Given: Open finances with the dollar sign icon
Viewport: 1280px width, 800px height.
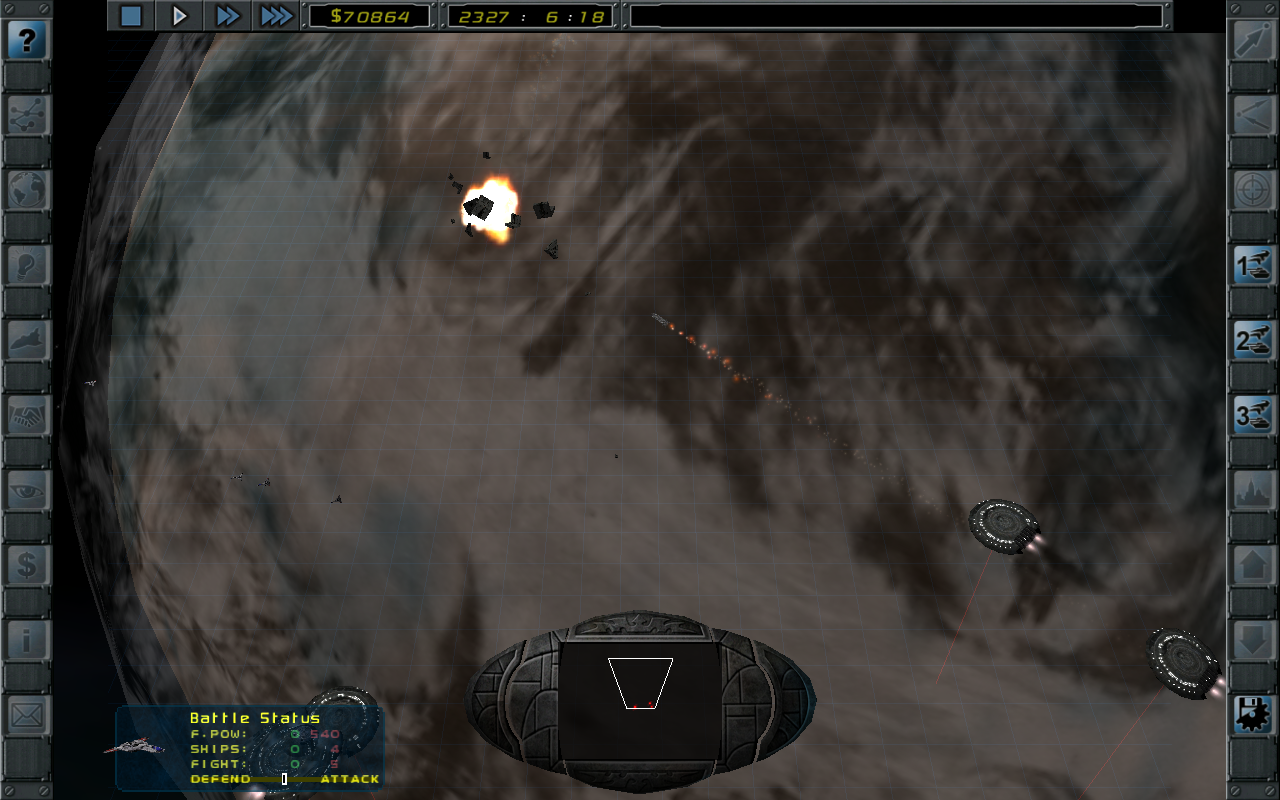Looking at the screenshot, I should click(27, 566).
